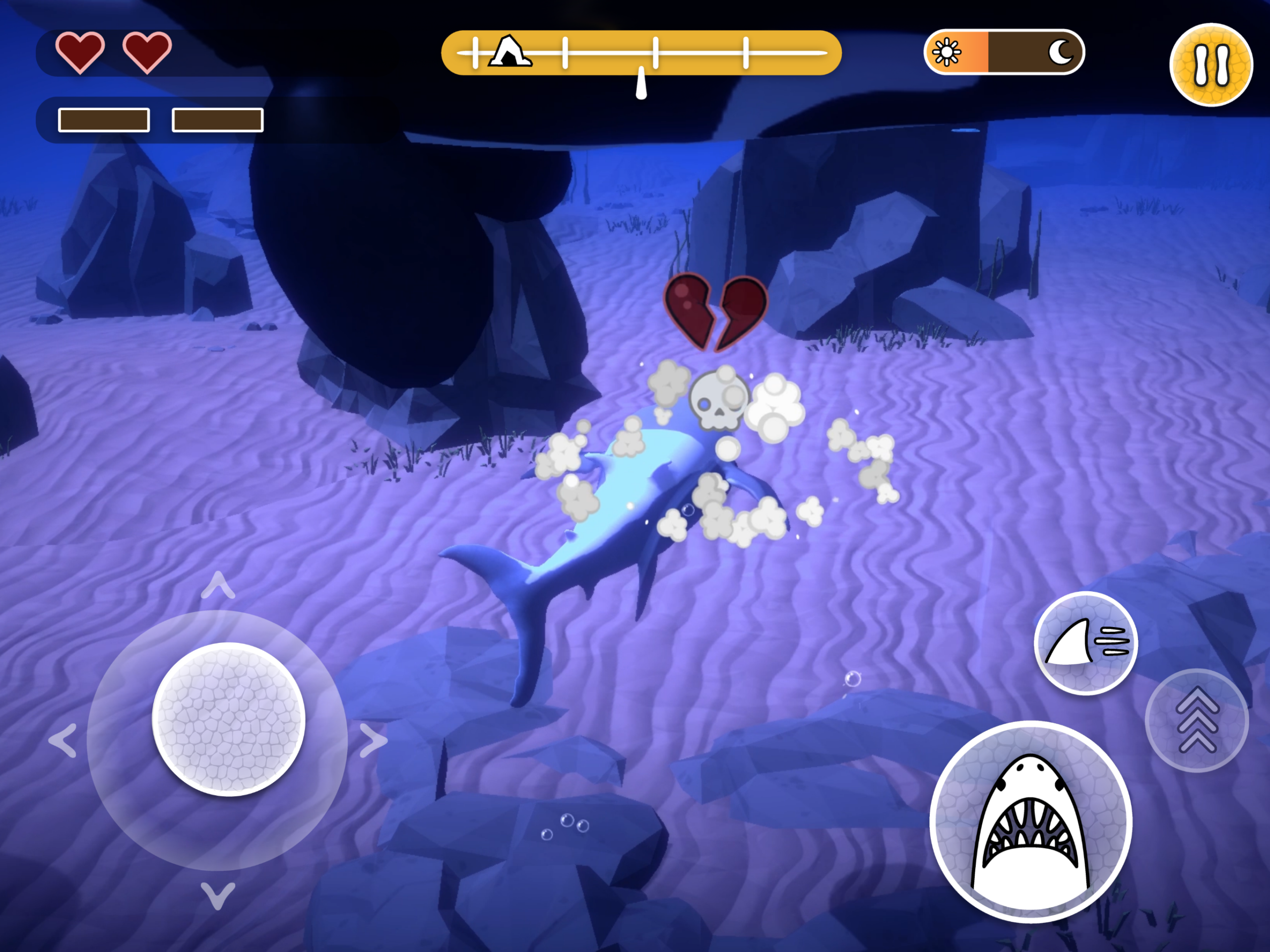
Task: Tap the shark bite attack button
Action: 1030,822
